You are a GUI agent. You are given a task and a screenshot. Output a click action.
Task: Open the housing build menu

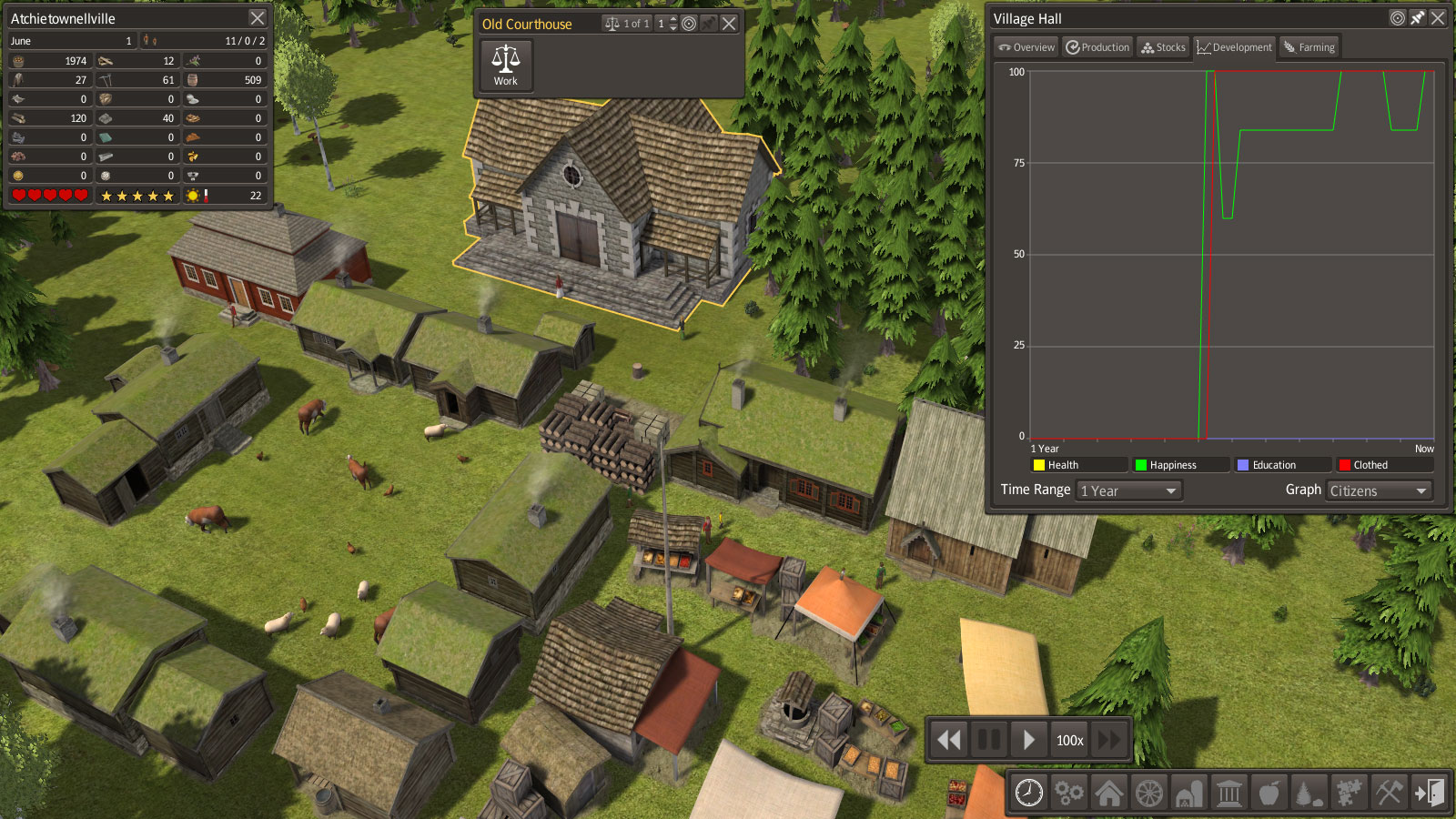1108,793
